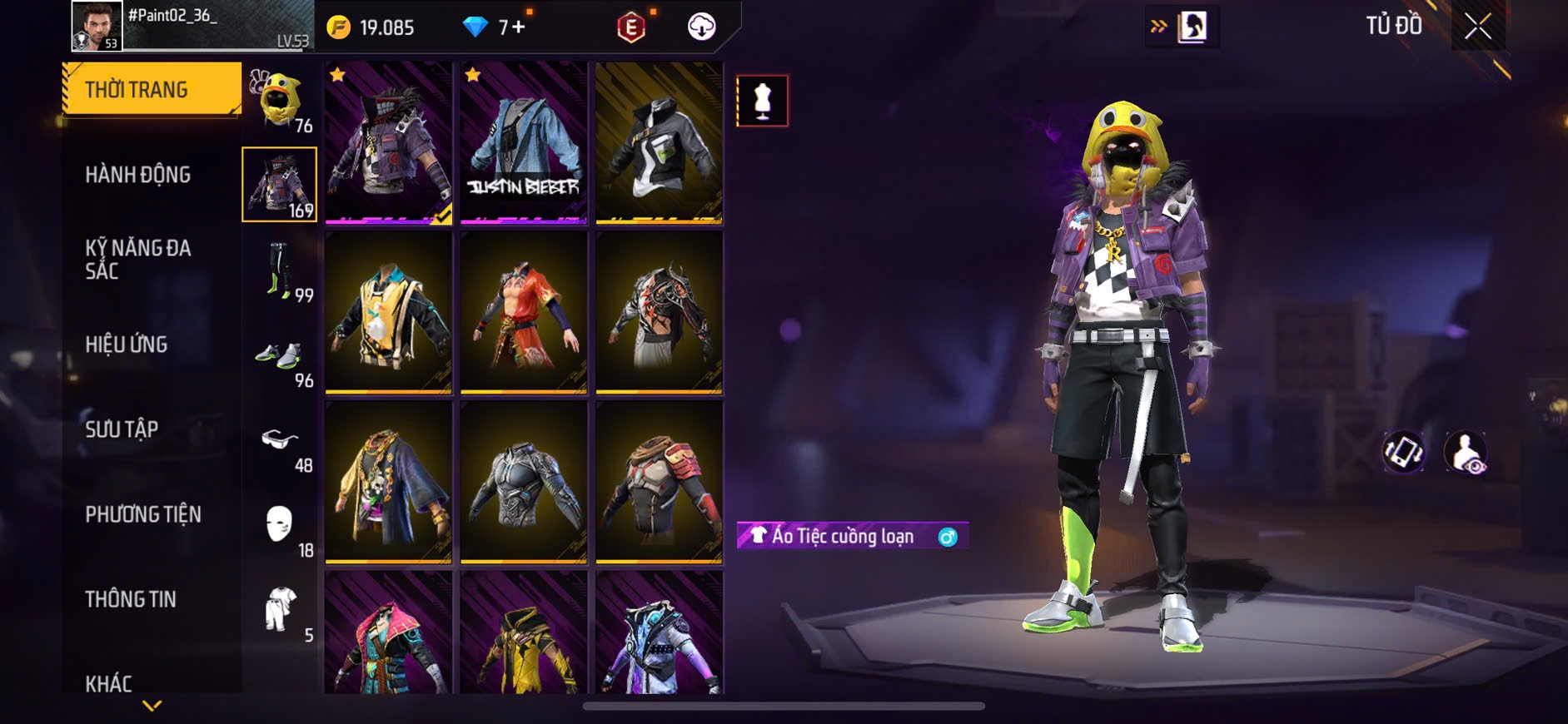Close the wardrobe screen

(1478, 27)
